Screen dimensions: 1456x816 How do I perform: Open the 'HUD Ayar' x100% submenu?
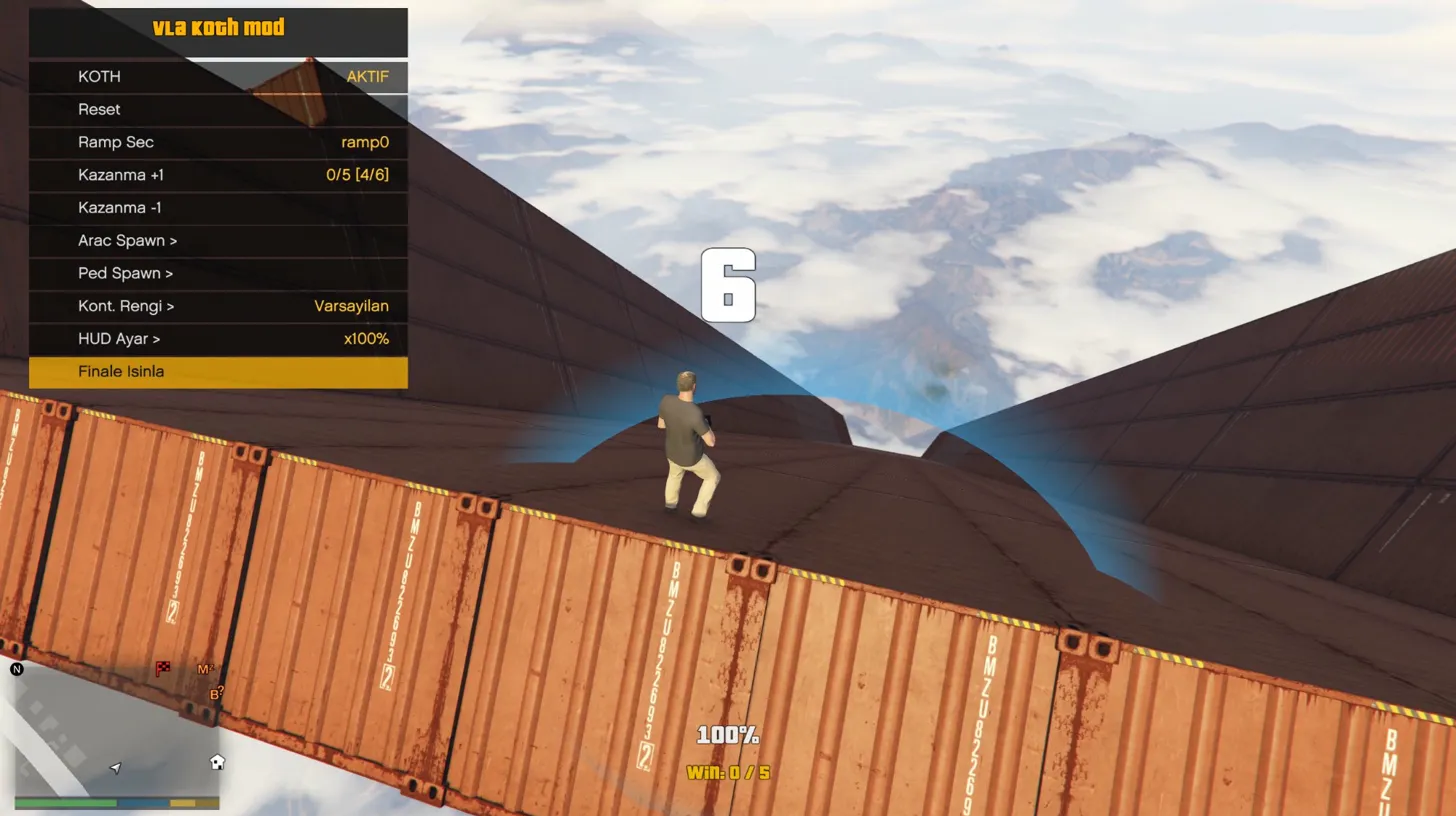(x=218, y=338)
